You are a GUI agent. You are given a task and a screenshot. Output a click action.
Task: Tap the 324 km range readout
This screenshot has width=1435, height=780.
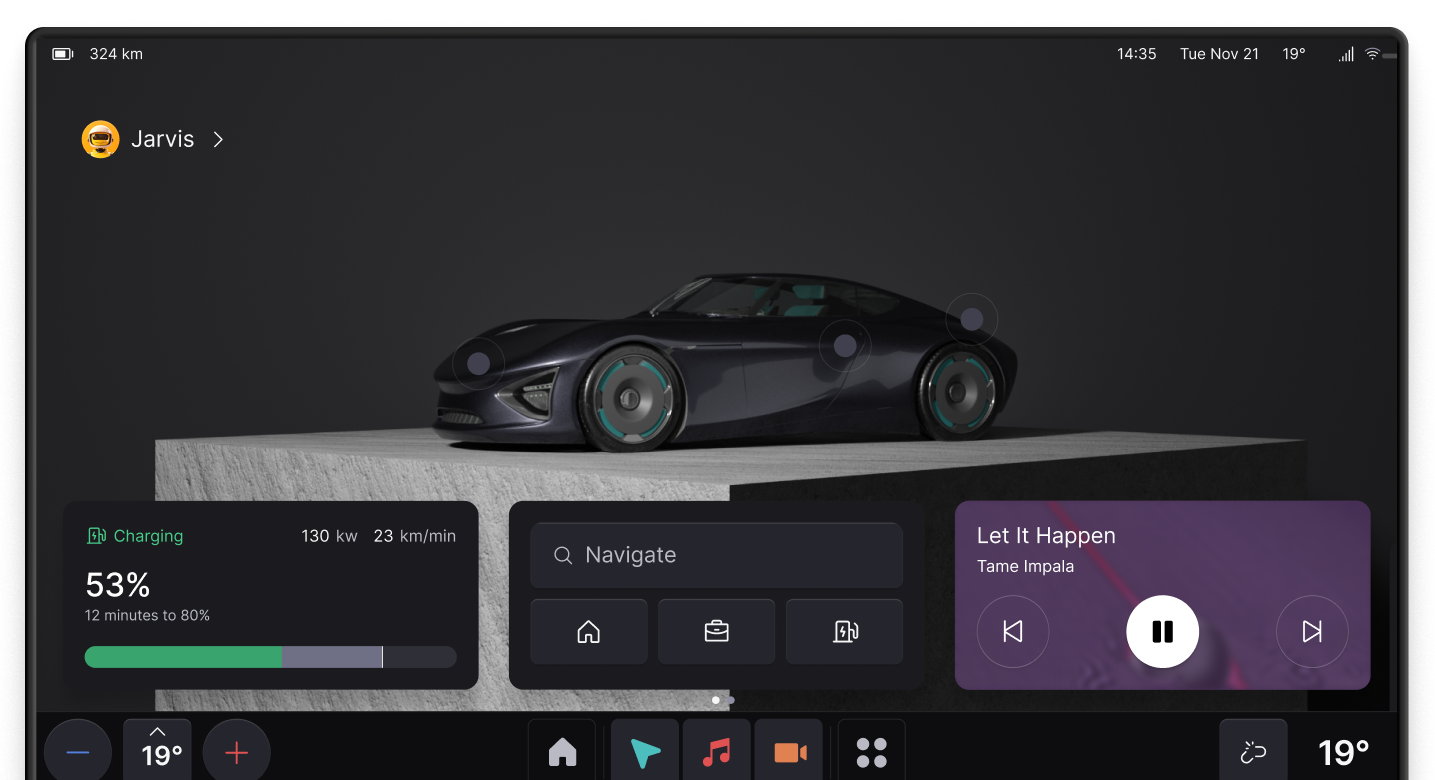click(x=116, y=54)
